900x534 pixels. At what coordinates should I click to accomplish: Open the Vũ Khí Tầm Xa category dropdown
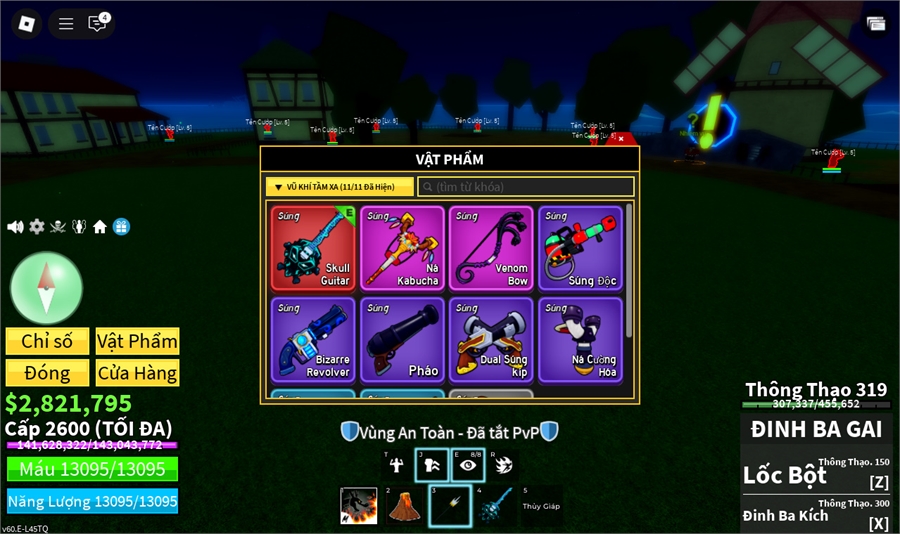tap(340, 187)
